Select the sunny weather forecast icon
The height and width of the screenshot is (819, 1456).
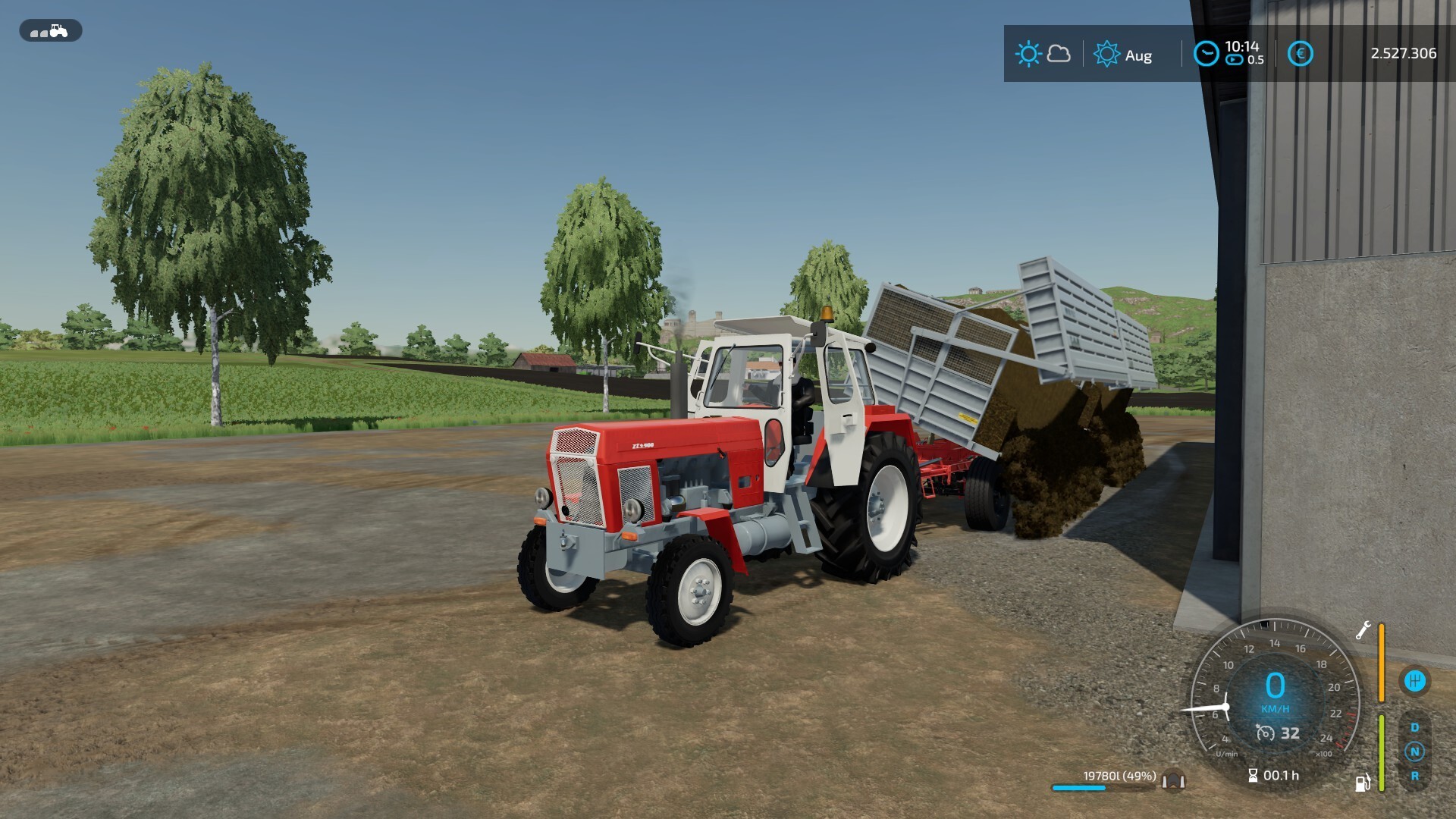click(1028, 54)
